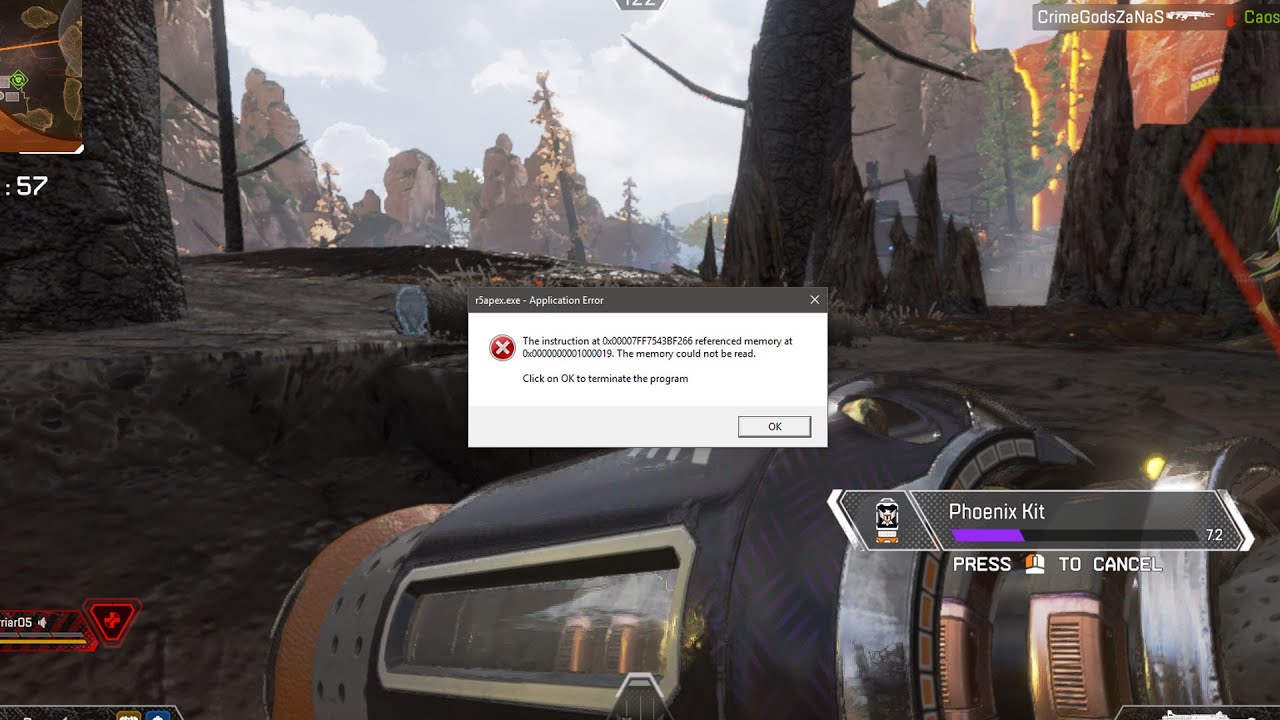Click the error dialog's red X warning icon

click(x=503, y=347)
